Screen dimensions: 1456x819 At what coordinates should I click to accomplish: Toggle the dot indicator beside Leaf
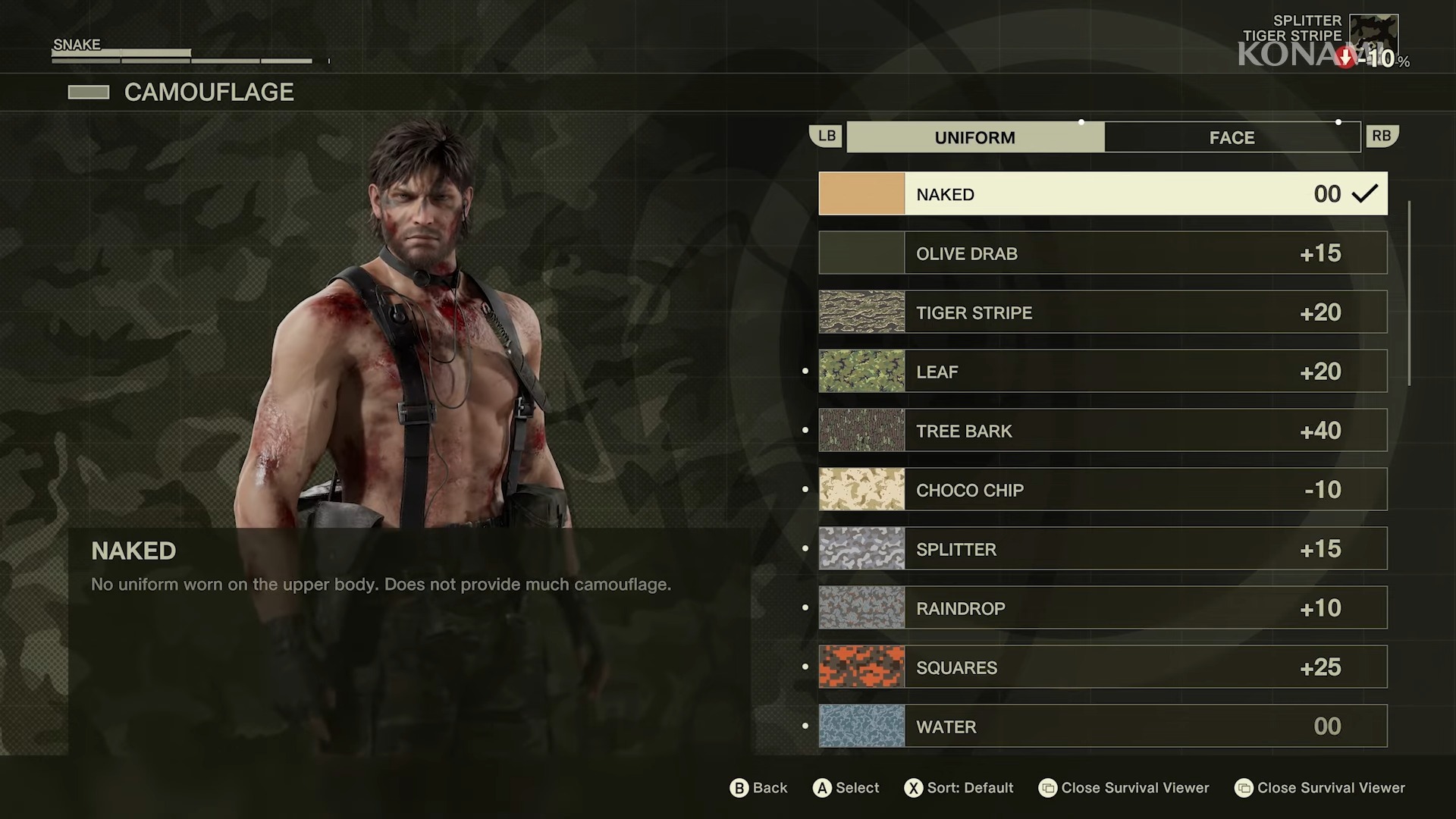click(805, 371)
